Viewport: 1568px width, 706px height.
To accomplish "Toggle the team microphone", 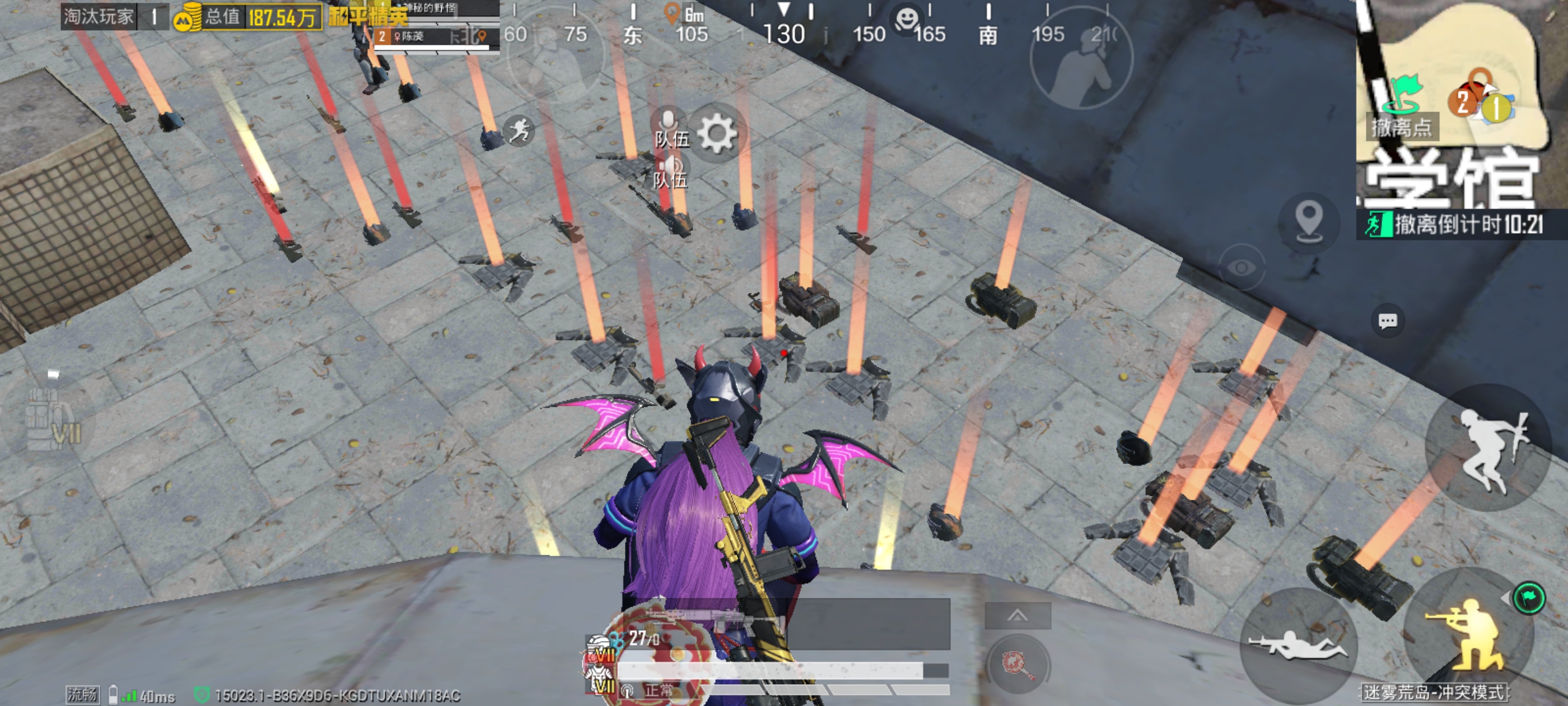I will click(670, 129).
